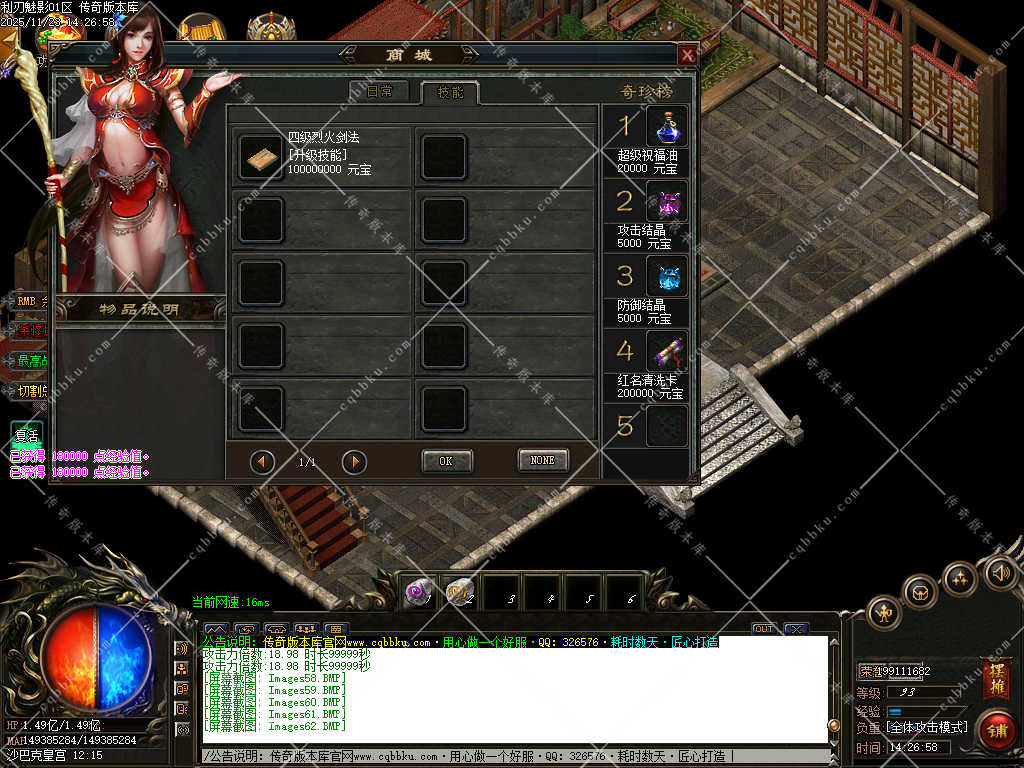Click the NONE button in the shop
Screen dimensions: 1024x768
tap(543, 460)
